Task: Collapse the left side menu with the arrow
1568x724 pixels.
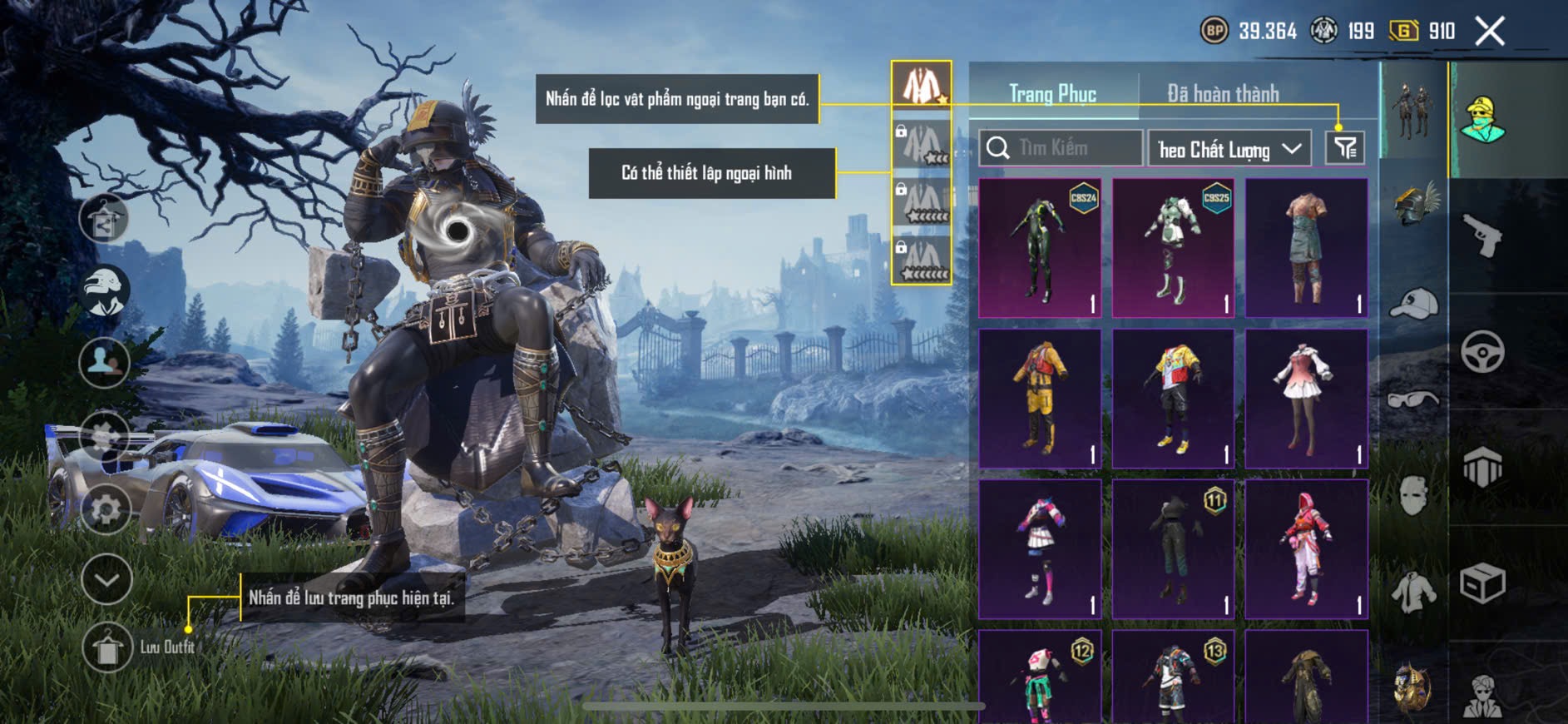Action: (x=106, y=579)
